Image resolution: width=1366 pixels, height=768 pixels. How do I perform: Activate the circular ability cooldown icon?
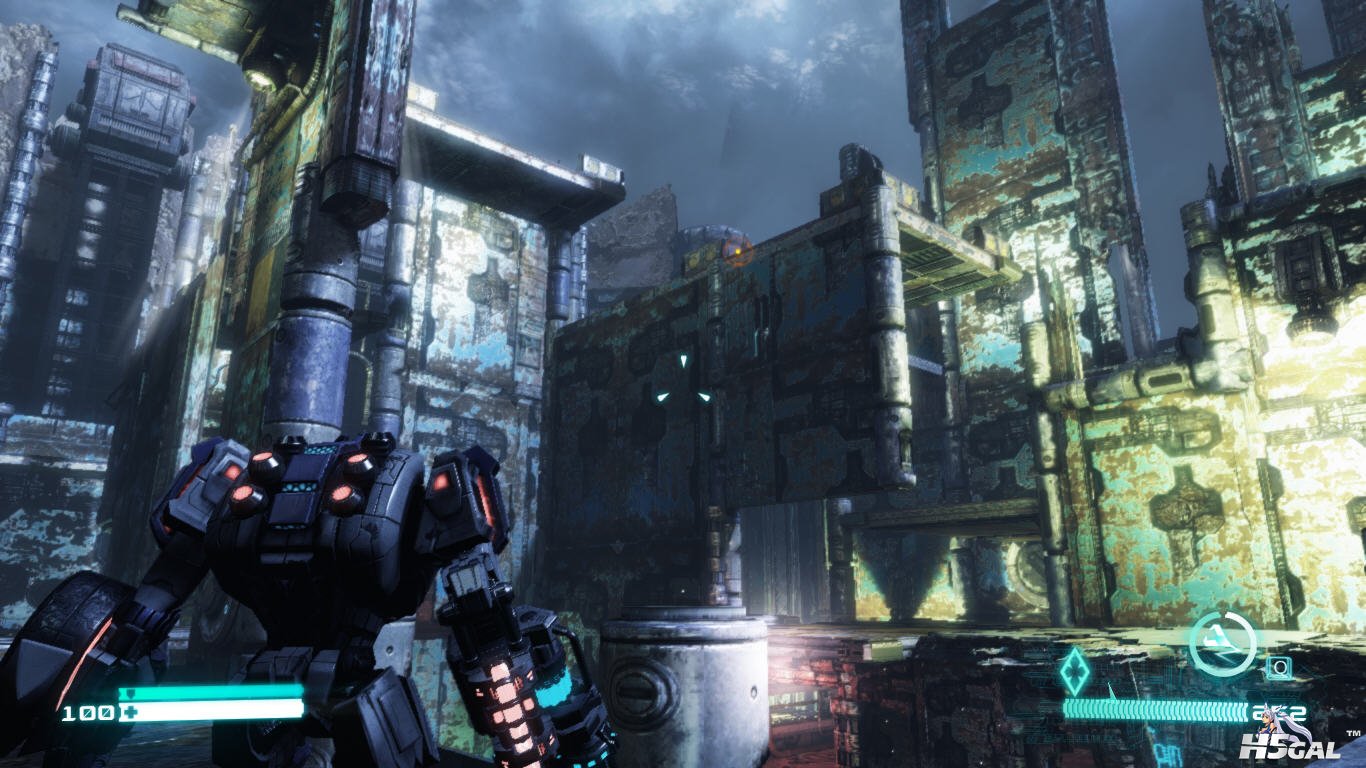point(1222,643)
